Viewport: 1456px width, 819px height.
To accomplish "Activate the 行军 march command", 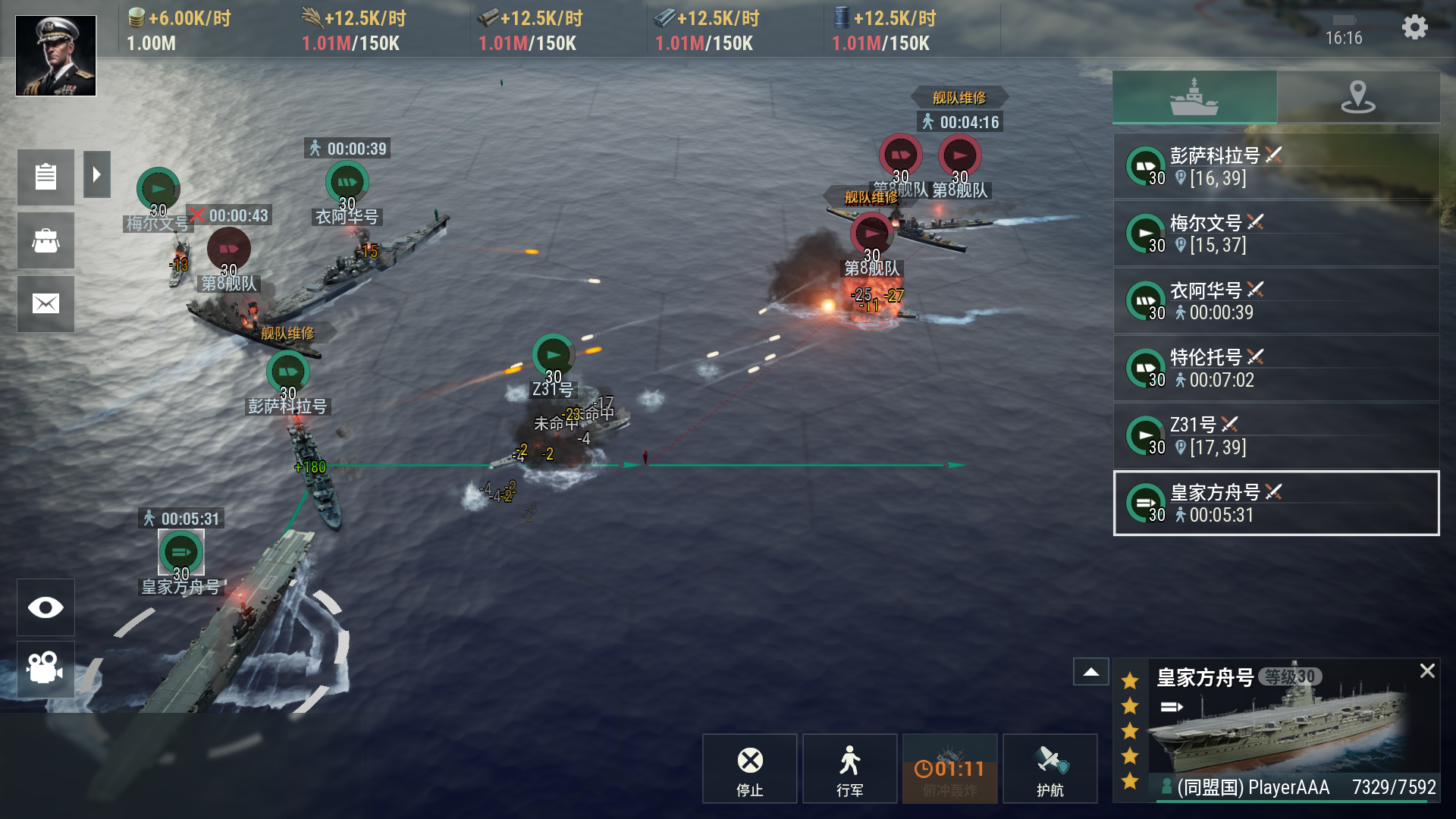I will pos(849,769).
